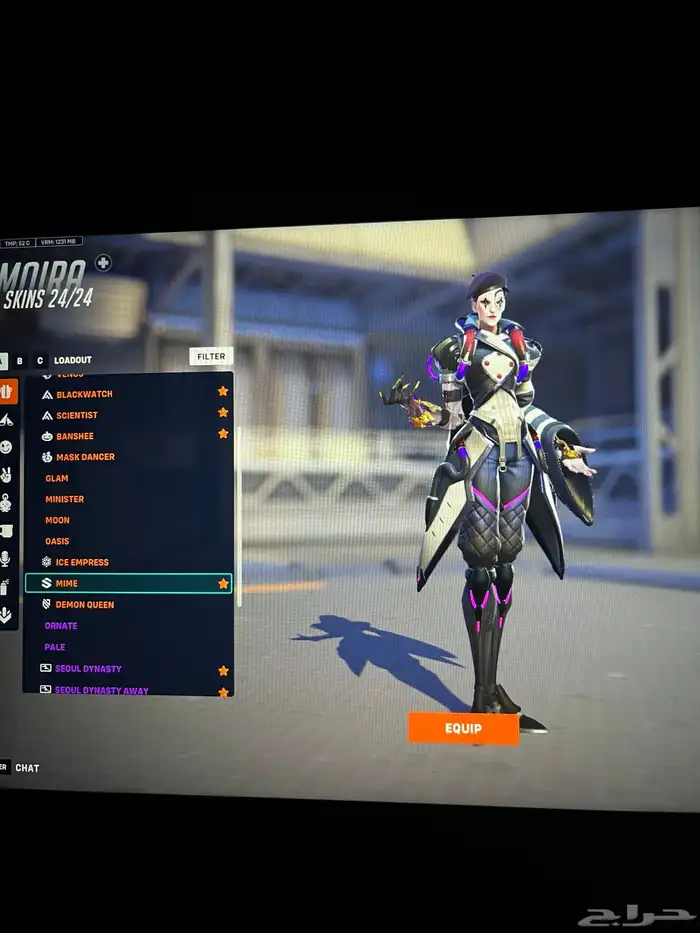This screenshot has height=933, width=700.
Task: Select the Oasis skin
Action: pyautogui.click(x=57, y=541)
